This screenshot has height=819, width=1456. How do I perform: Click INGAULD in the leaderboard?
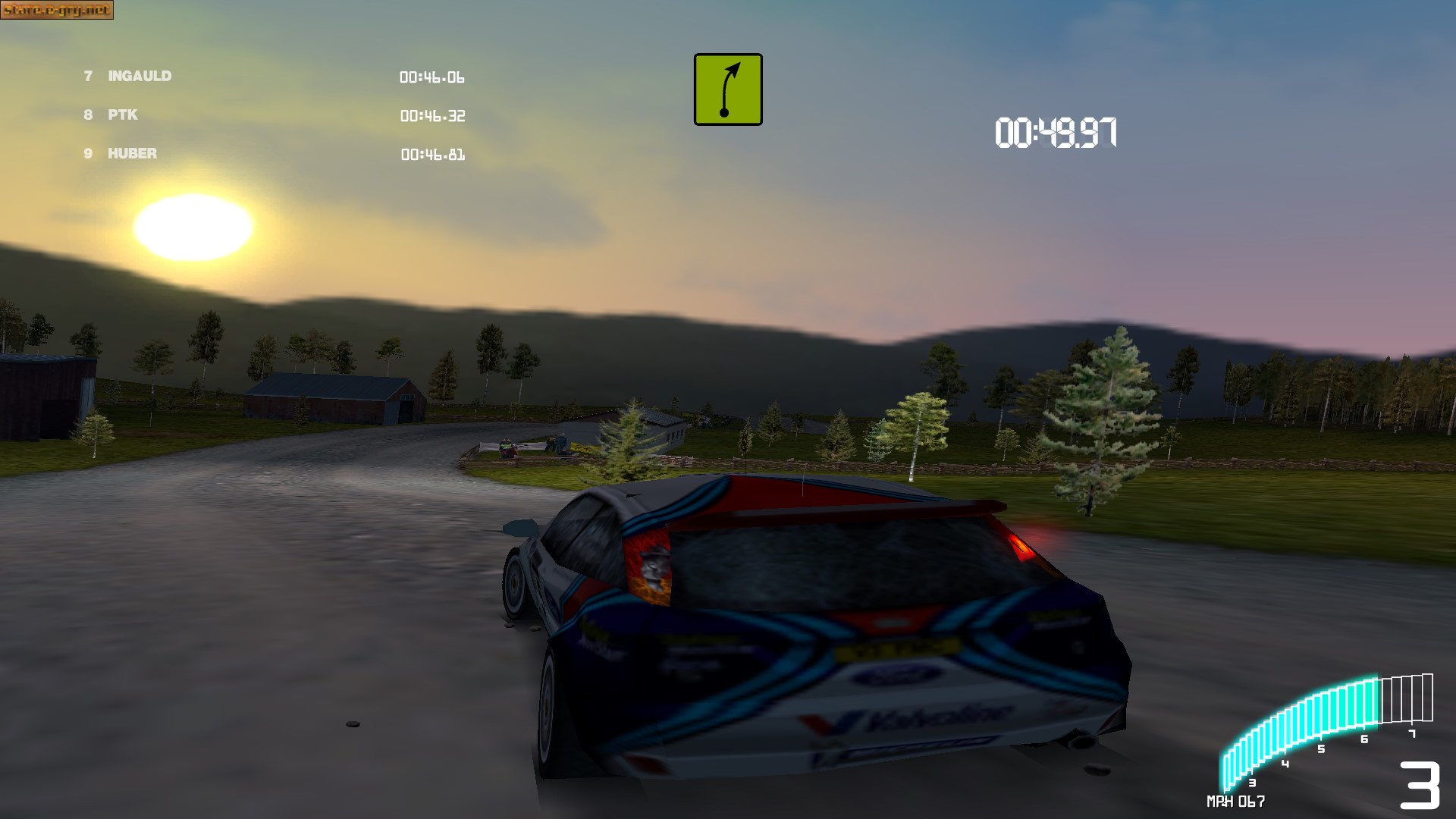(139, 77)
